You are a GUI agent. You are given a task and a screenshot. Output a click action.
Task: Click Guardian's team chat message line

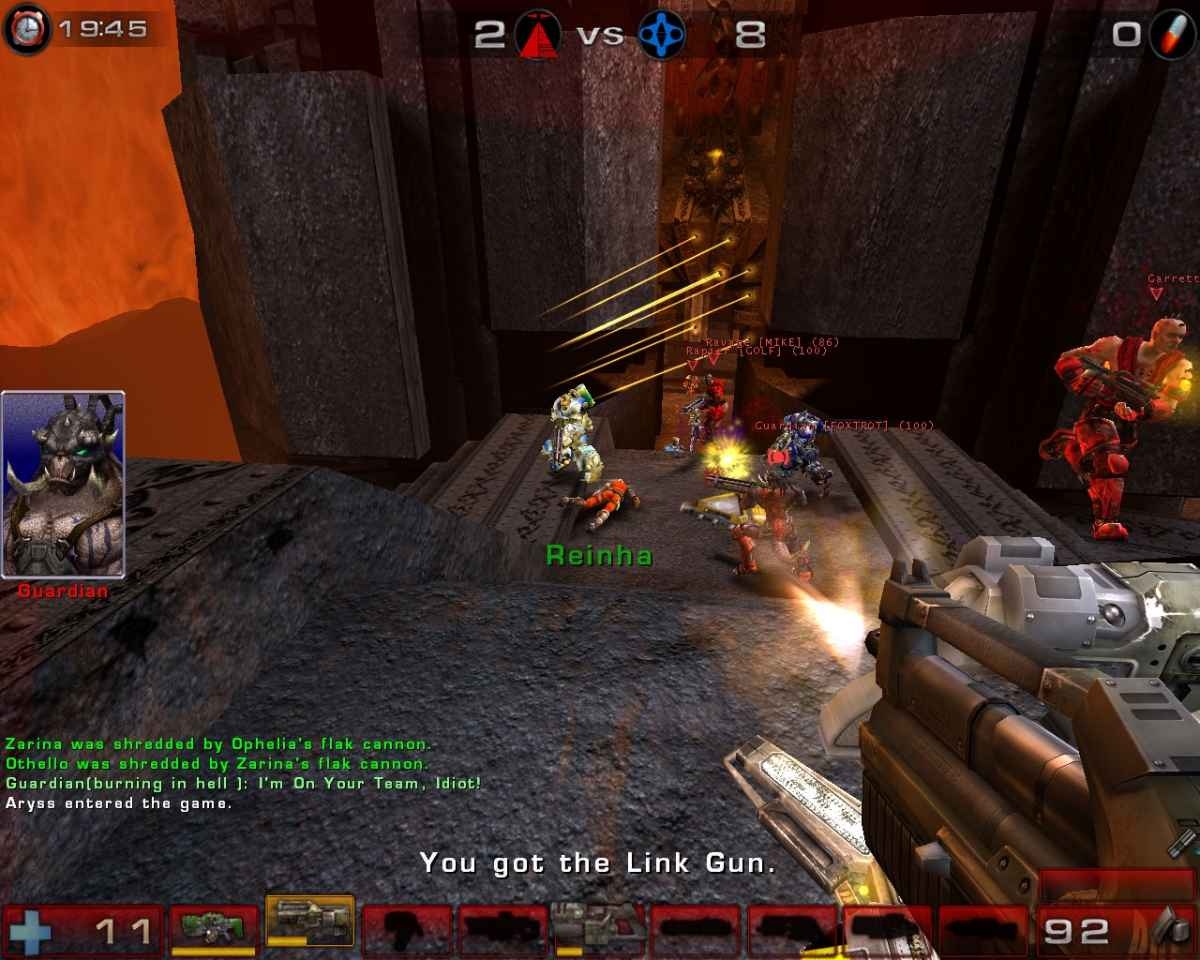click(x=243, y=783)
